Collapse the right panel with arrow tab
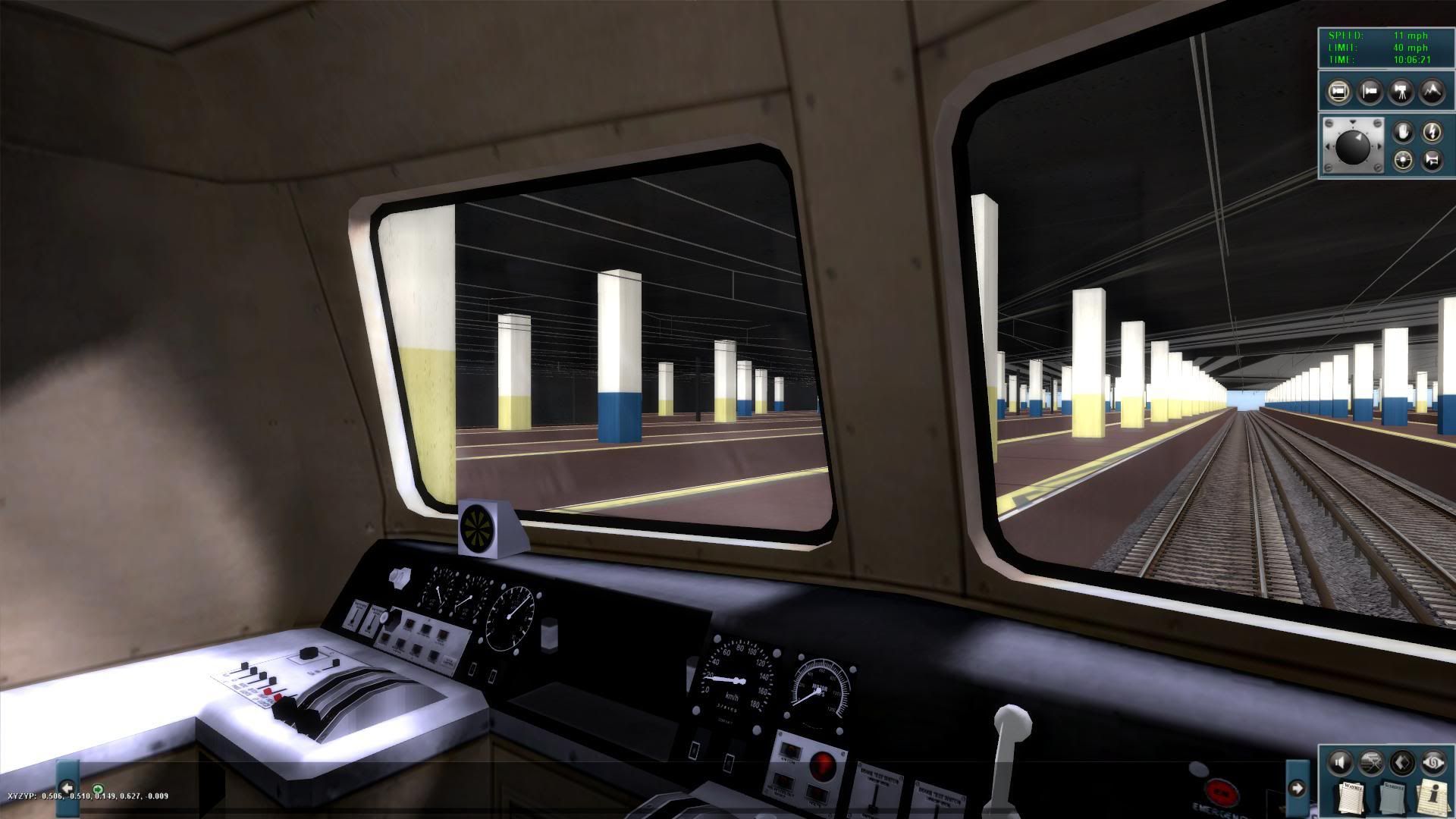The height and width of the screenshot is (819, 1456). pyautogui.click(x=1297, y=789)
